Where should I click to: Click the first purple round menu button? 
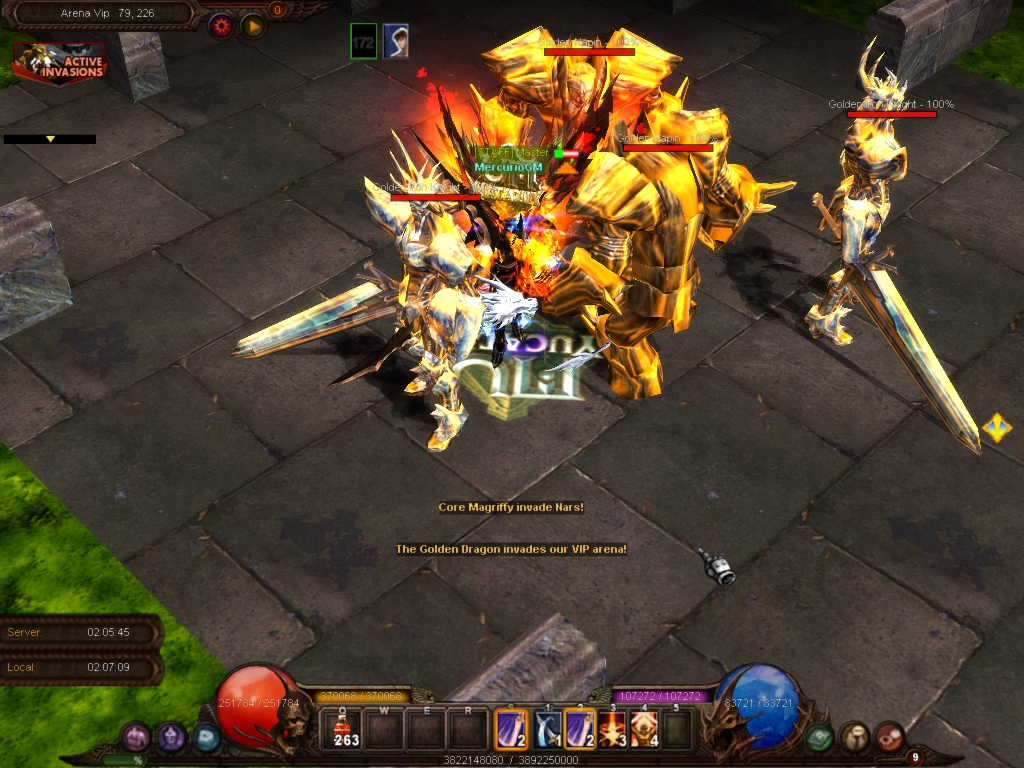coord(136,738)
